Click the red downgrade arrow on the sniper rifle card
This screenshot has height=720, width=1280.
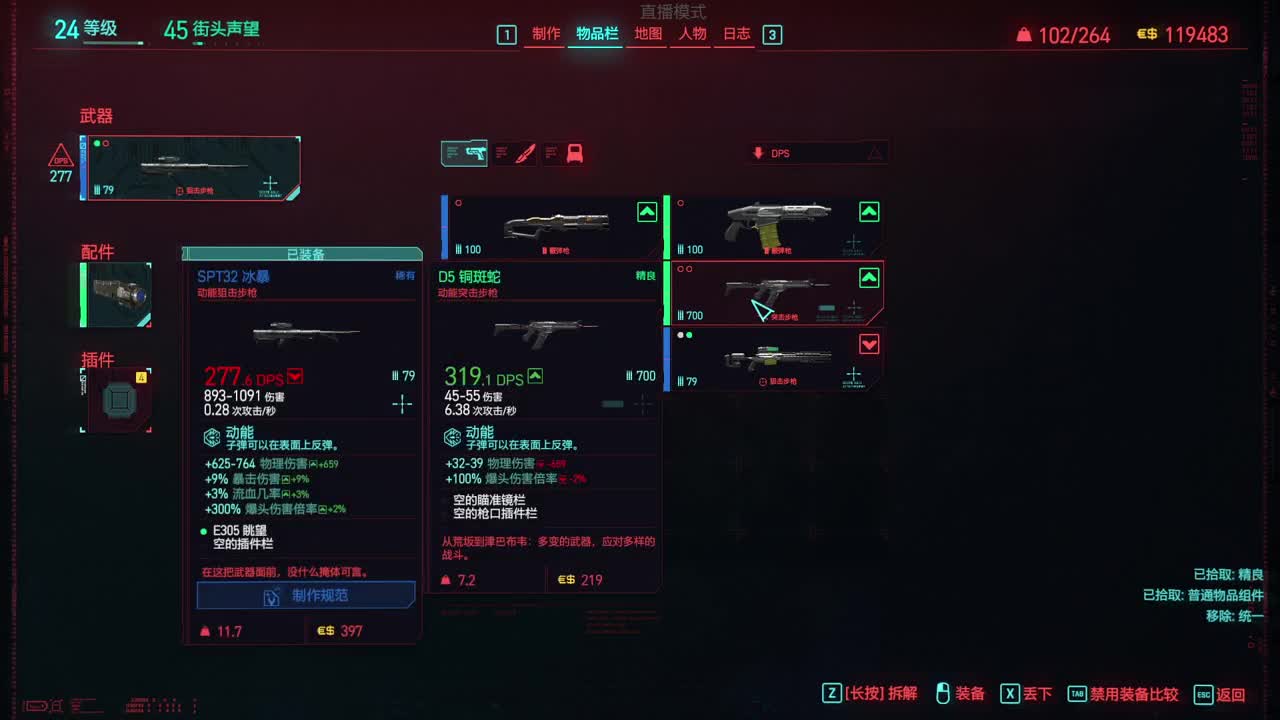tap(869, 344)
